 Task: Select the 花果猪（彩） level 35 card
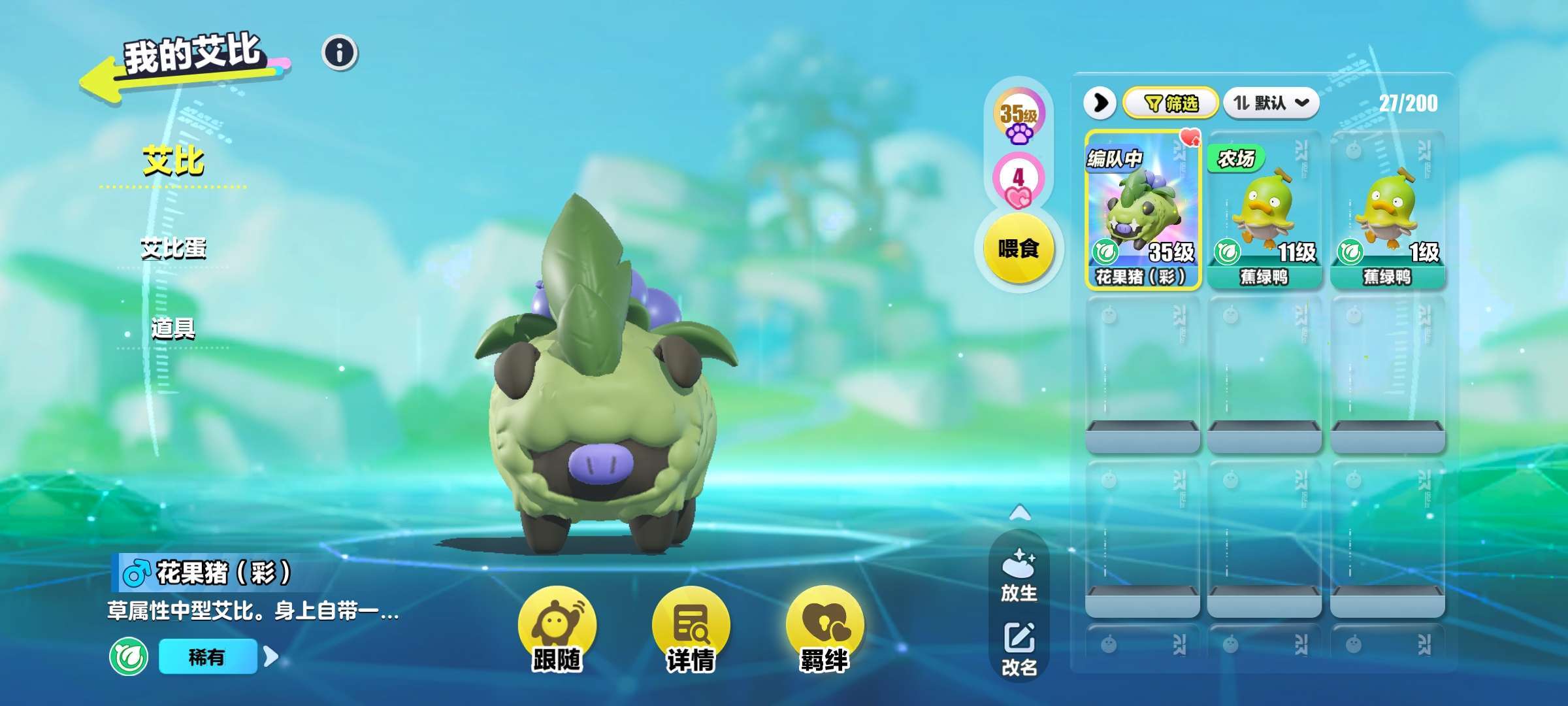[1143, 210]
